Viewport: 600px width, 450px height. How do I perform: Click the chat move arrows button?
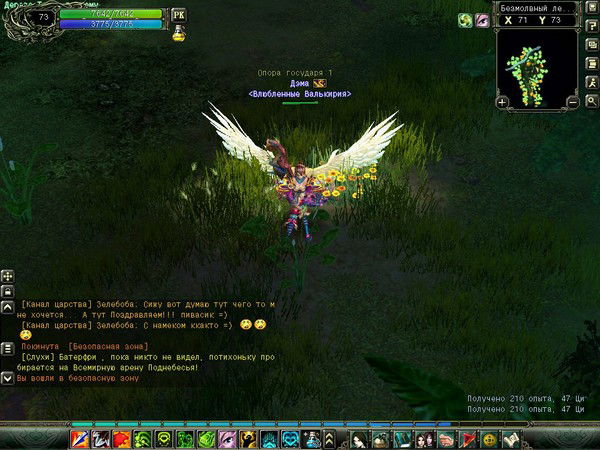click(x=7, y=275)
